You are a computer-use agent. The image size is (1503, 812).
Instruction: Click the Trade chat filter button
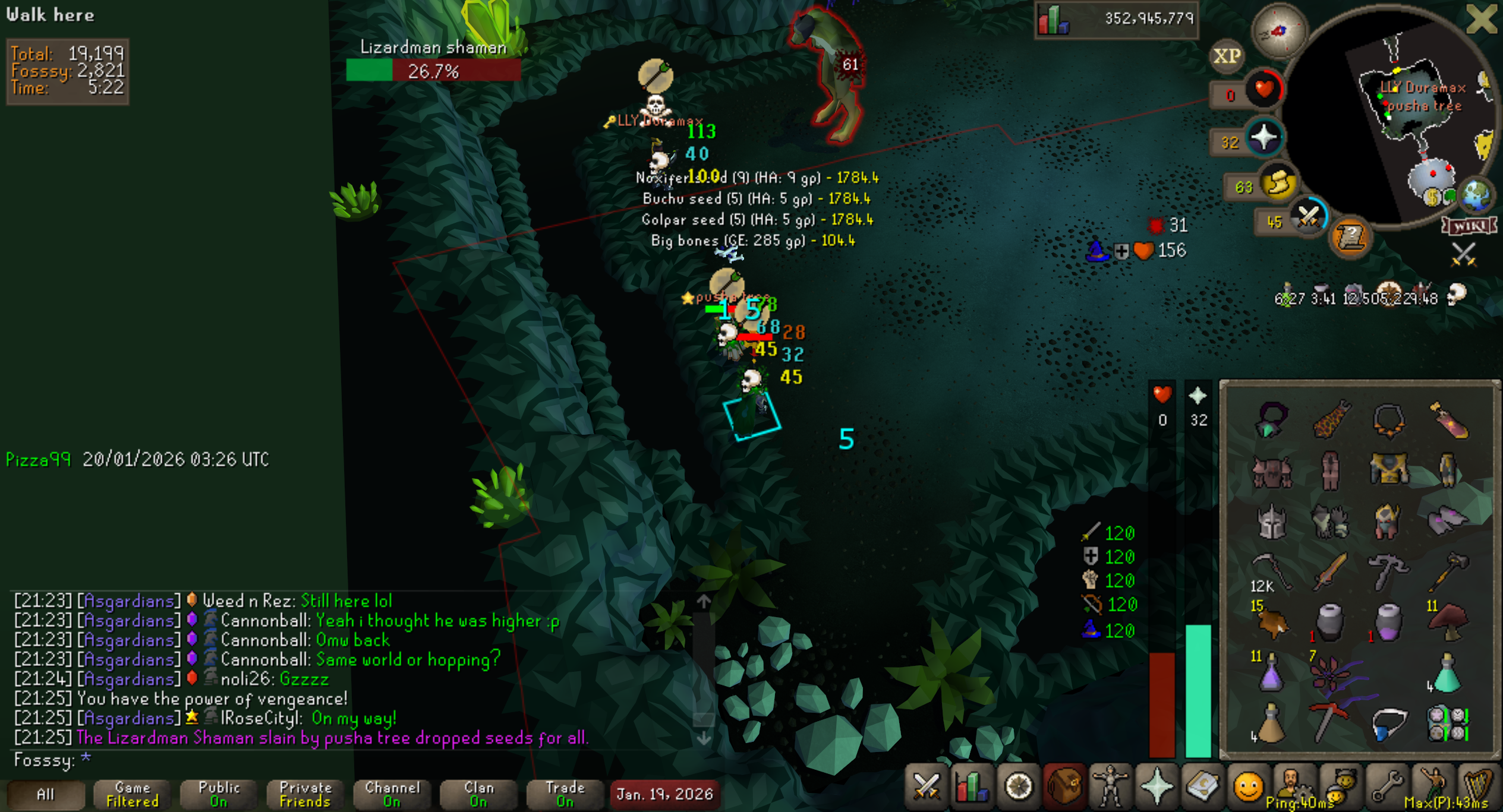coord(565,794)
